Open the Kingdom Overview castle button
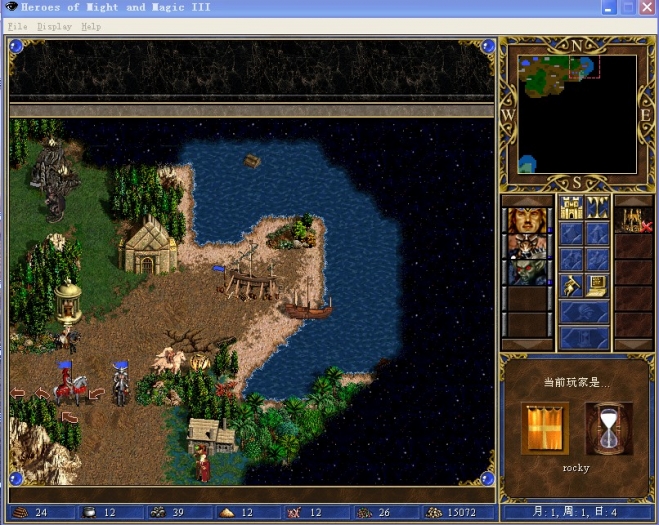The image size is (659, 525). tap(570, 208)
